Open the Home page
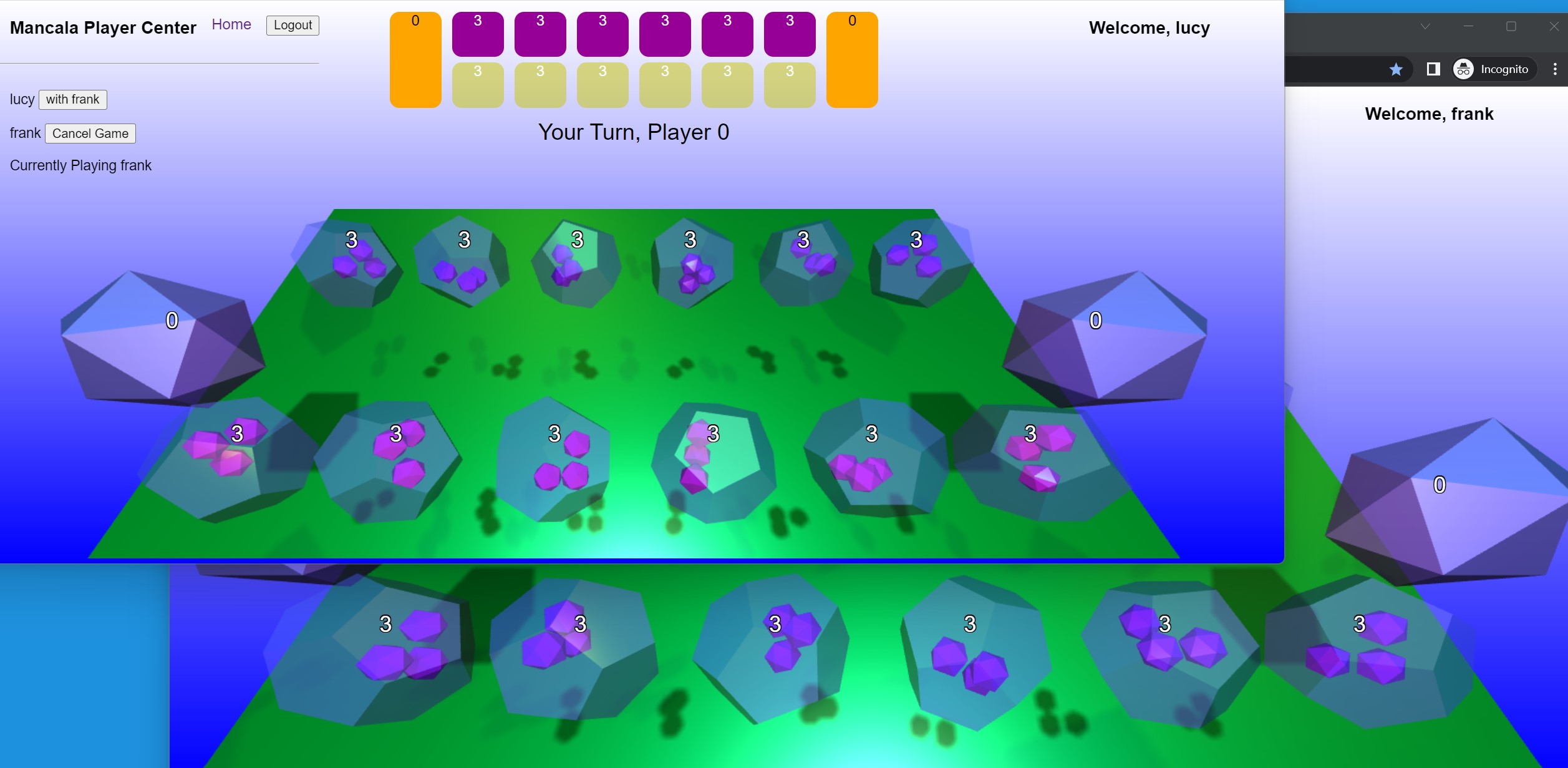Image resolution: width=1568 pixels, height=768 pixels. tap(231, 24)
